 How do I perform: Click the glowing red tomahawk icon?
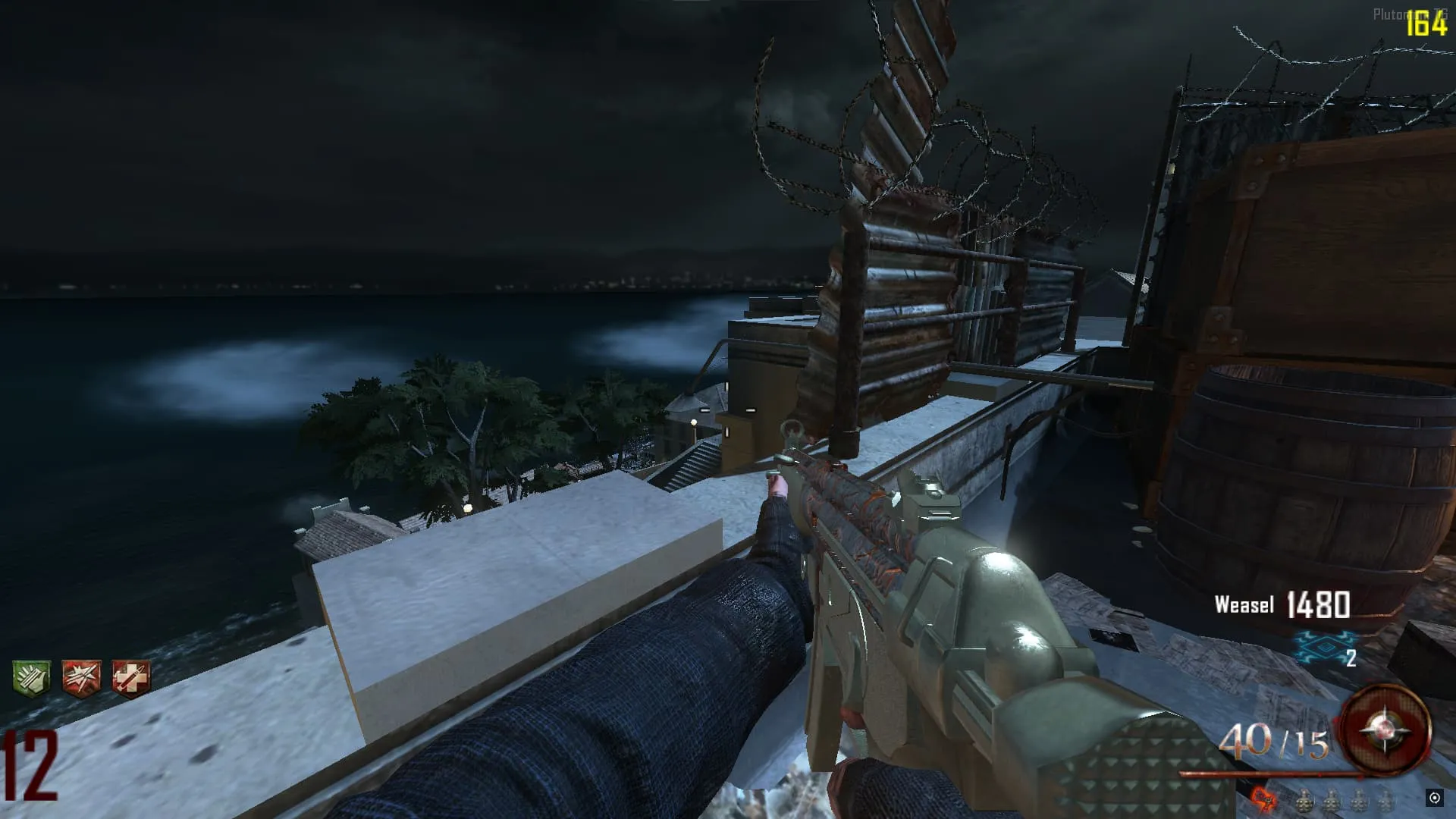click(x=1263, y=799)
